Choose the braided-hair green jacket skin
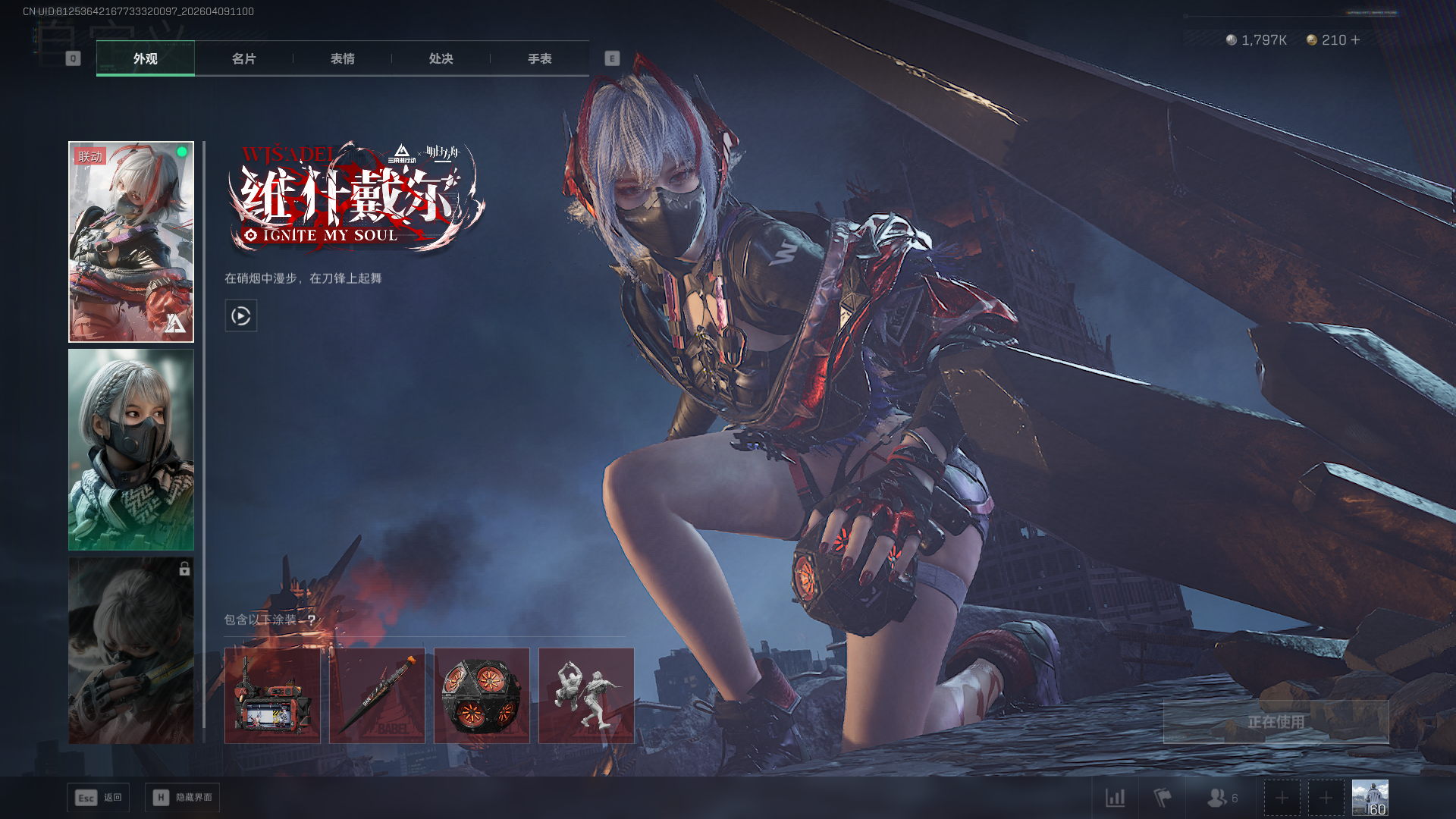This screenshot has height=819, width=1456. coord(131,449)
